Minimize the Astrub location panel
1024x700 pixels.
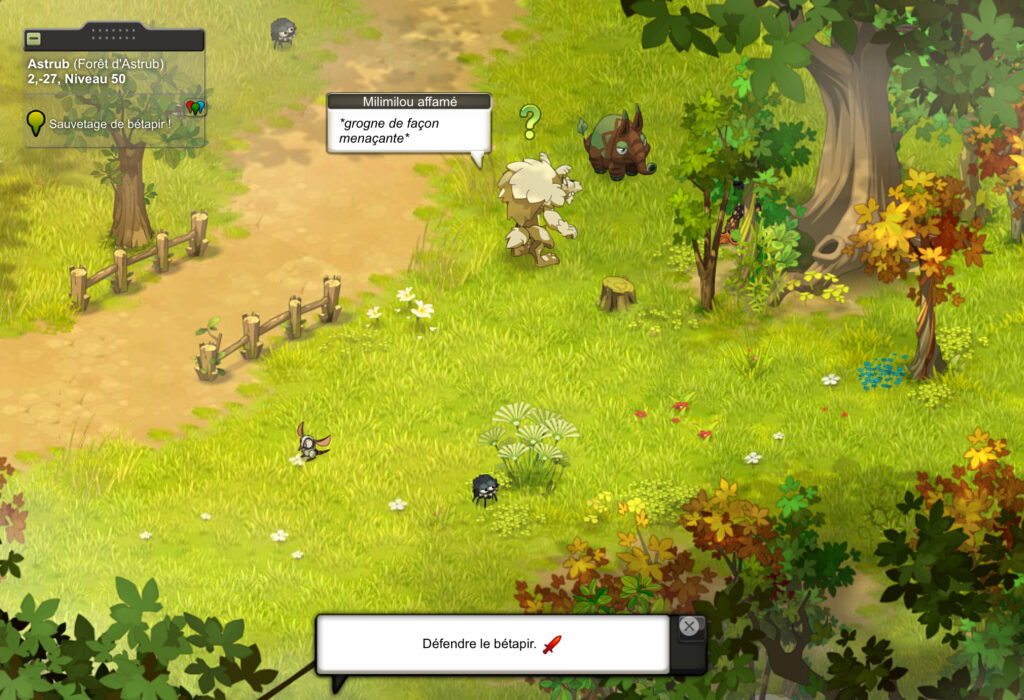point(34,39)
